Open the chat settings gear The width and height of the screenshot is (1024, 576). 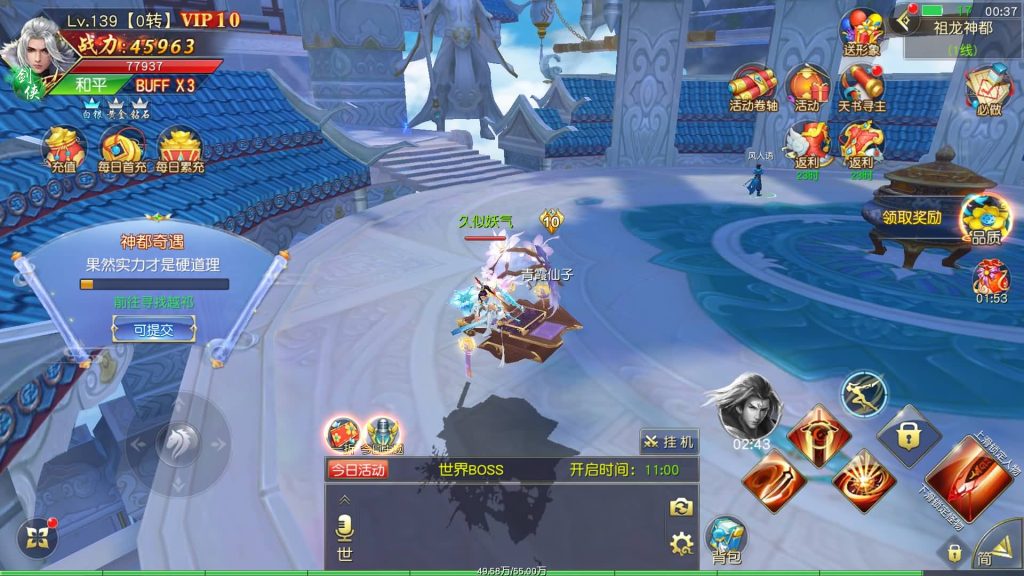pos(681,544)
